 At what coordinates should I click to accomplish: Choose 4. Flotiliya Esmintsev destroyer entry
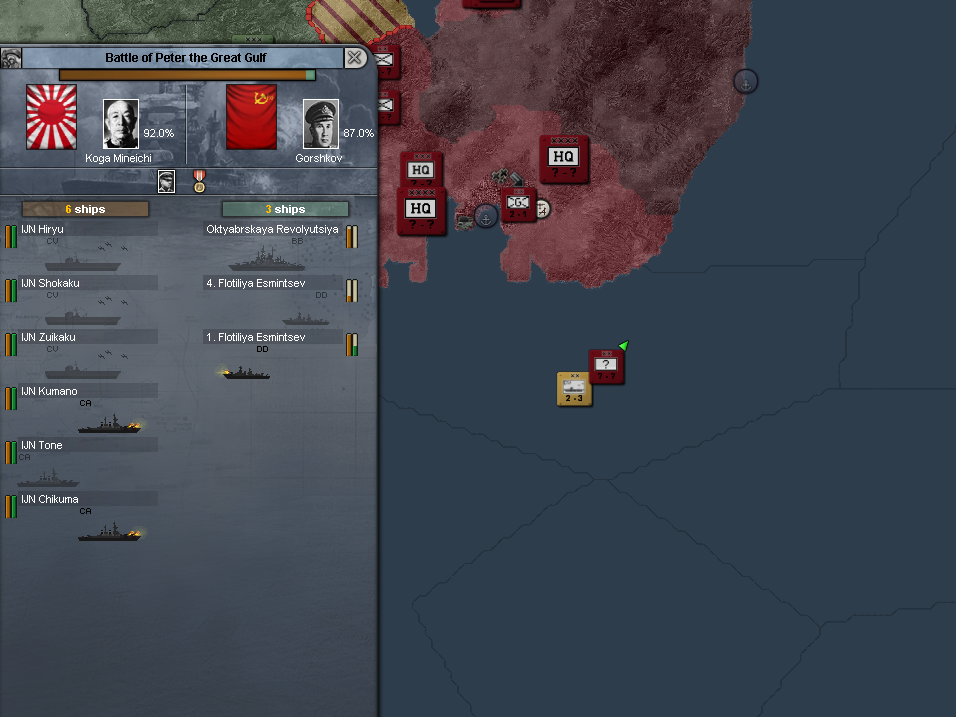click(272, 283)
